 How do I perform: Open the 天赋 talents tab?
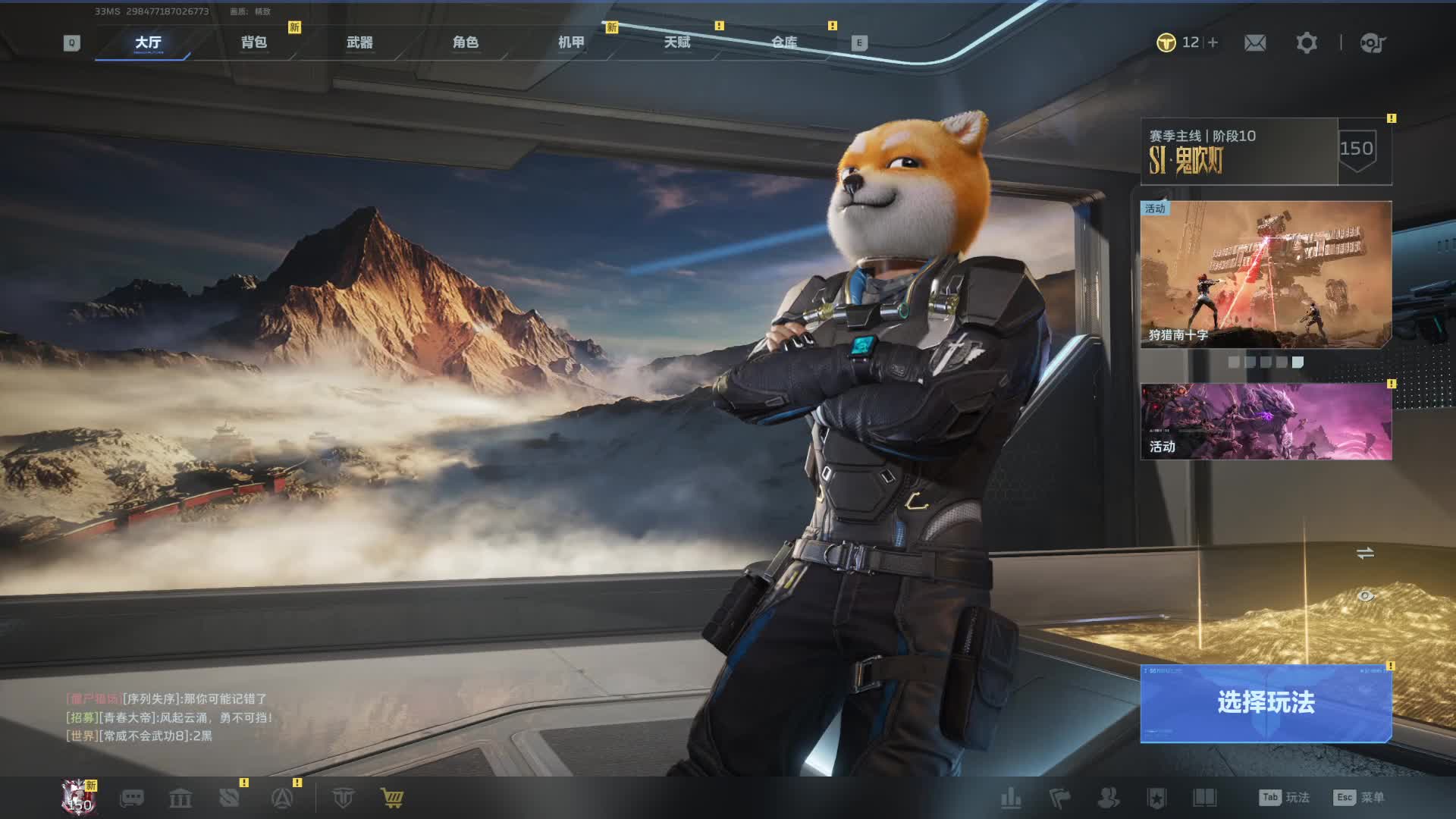click(x=677, y=42)
